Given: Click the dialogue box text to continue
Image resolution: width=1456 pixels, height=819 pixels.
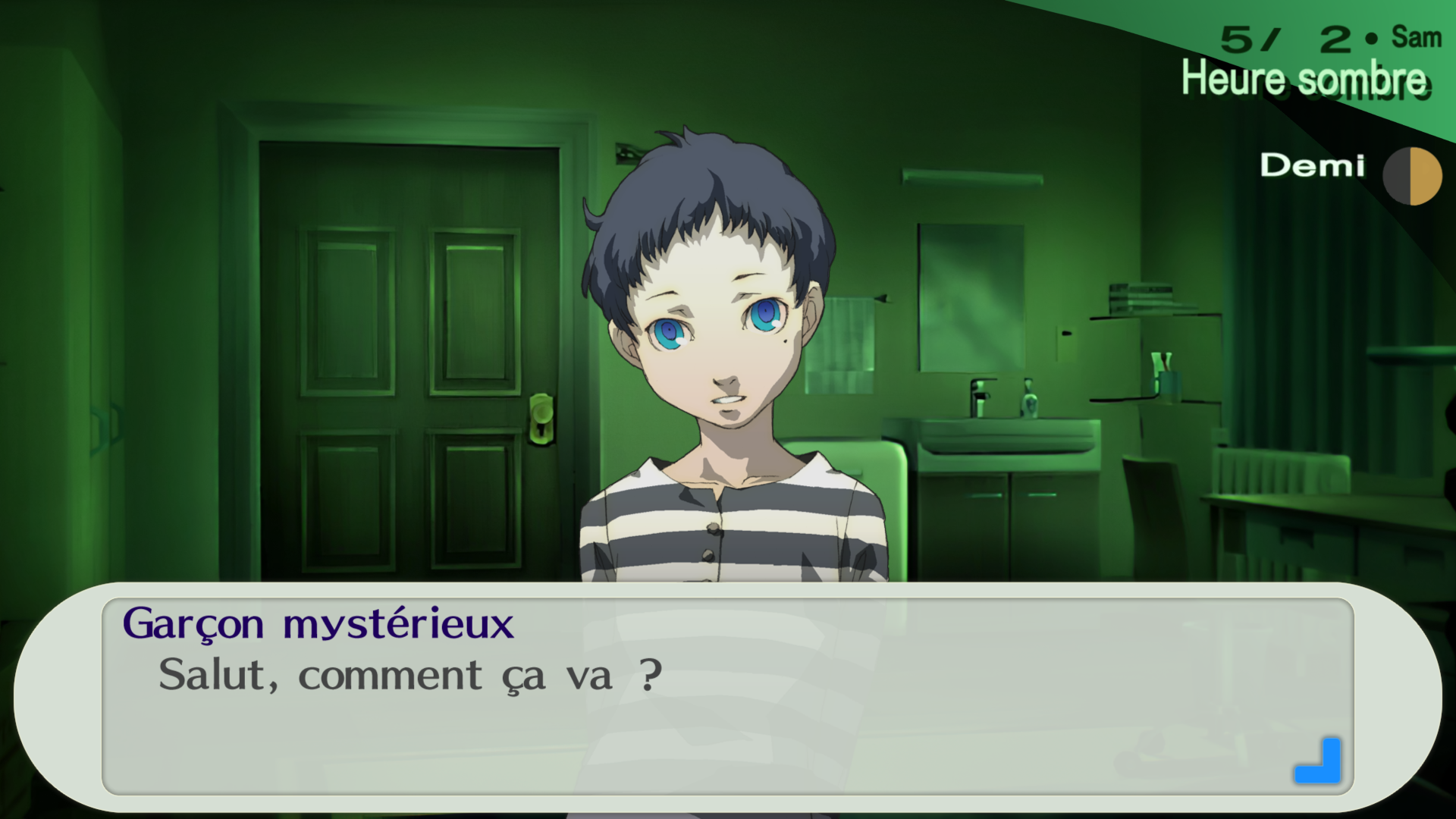Looking at the screenshot, I should [x=410, y=675].
